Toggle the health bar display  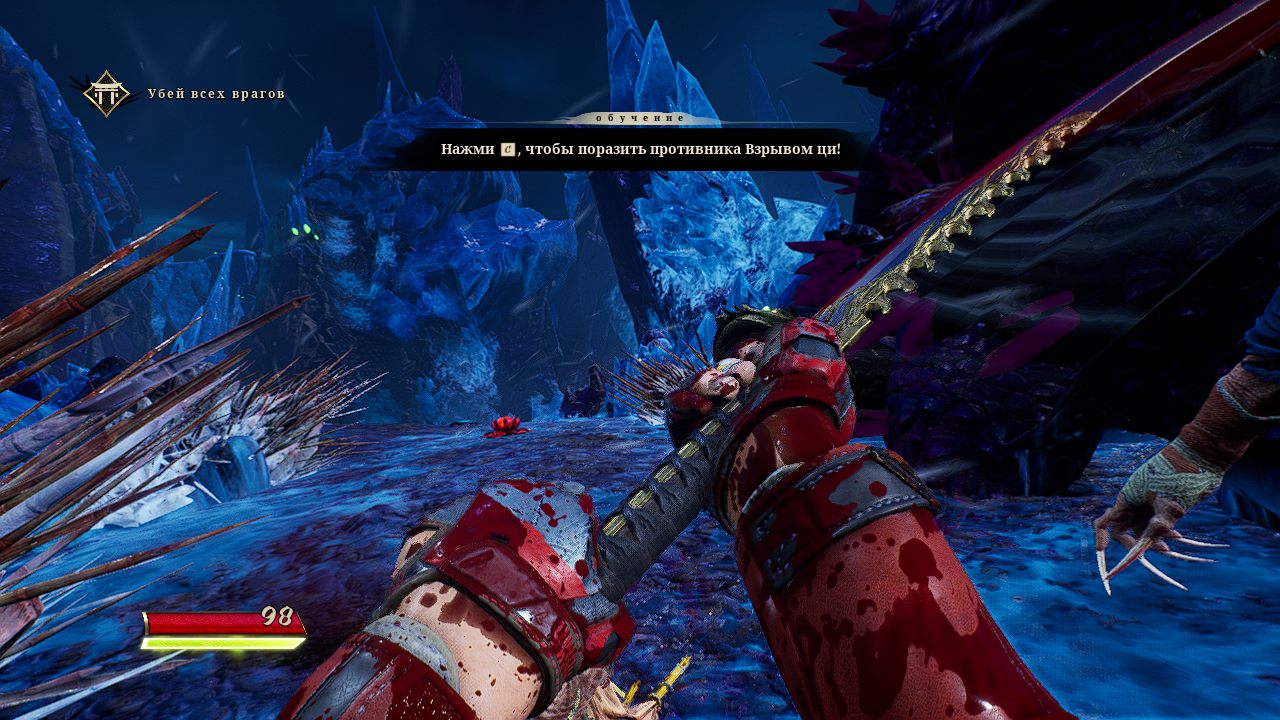[225, 623]
